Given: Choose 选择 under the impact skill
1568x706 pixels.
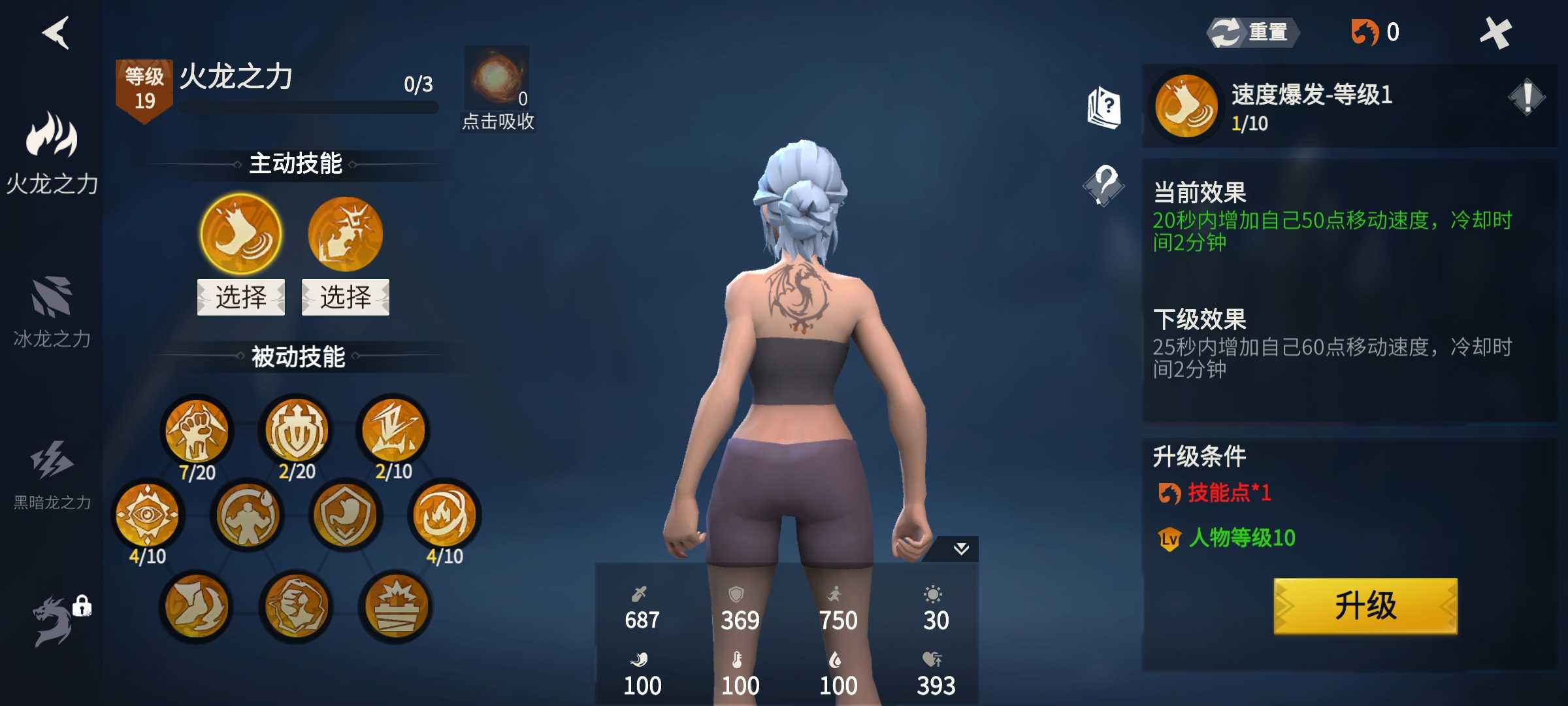Looking at the screenshot, I should coord(345,297).
